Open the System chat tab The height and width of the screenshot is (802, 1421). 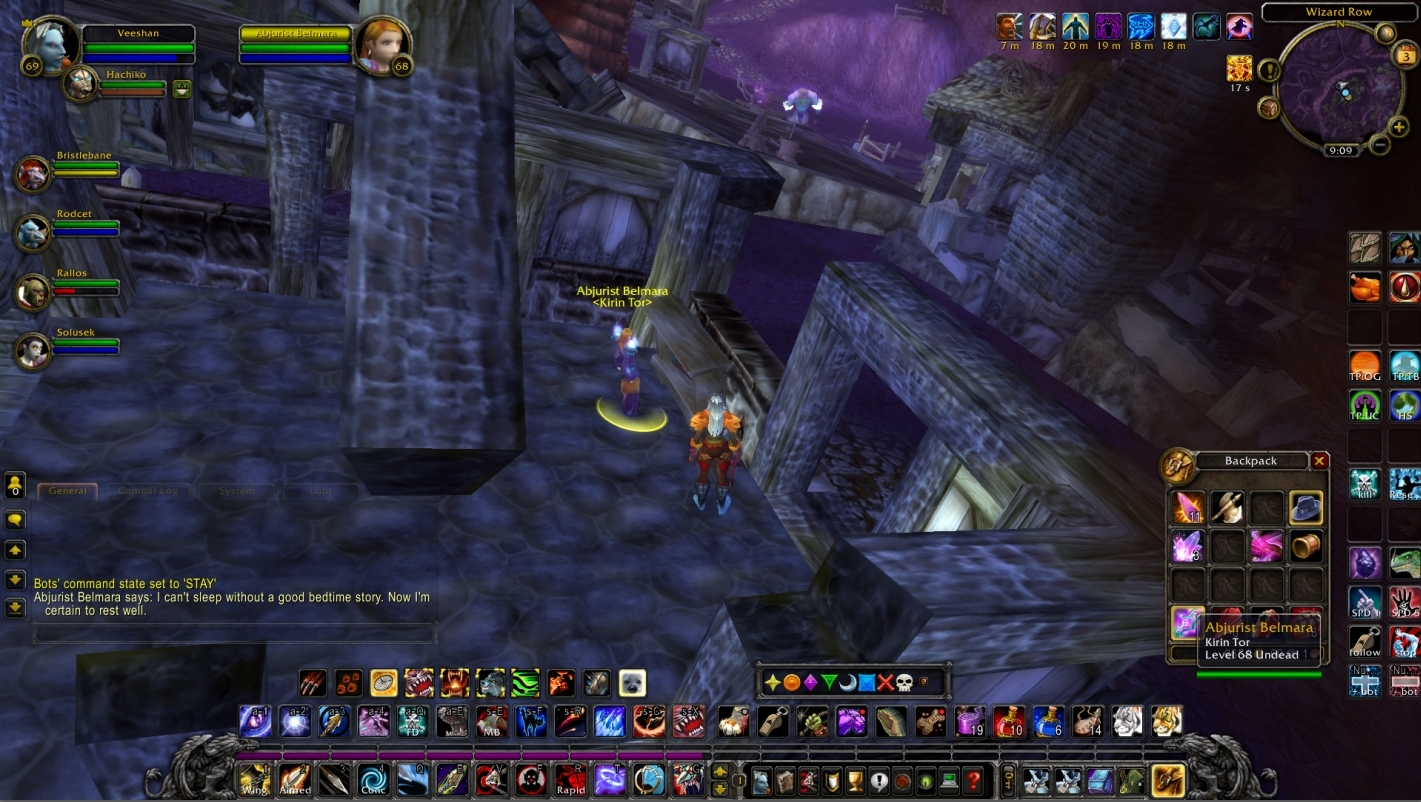pos(235,490)
